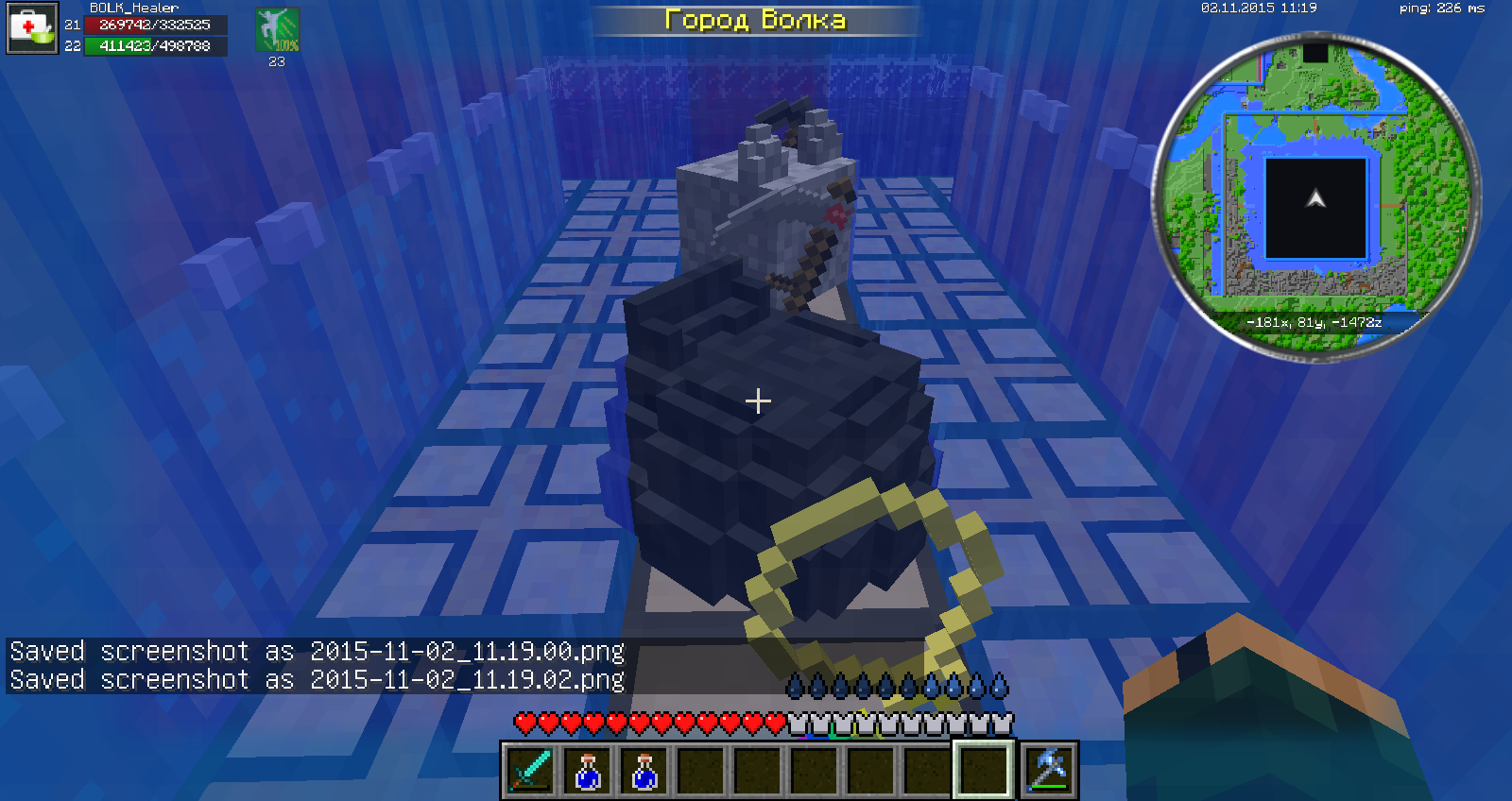Image resolution: width=1512 pixels, height=801 pixels.
Task: Click the highlighted empty hotbar slot
Action: [984, 770]
